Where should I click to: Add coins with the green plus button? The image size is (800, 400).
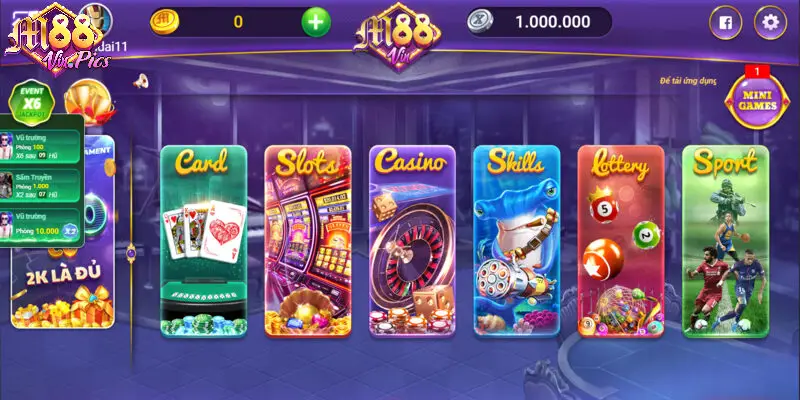tap(316, 21)
